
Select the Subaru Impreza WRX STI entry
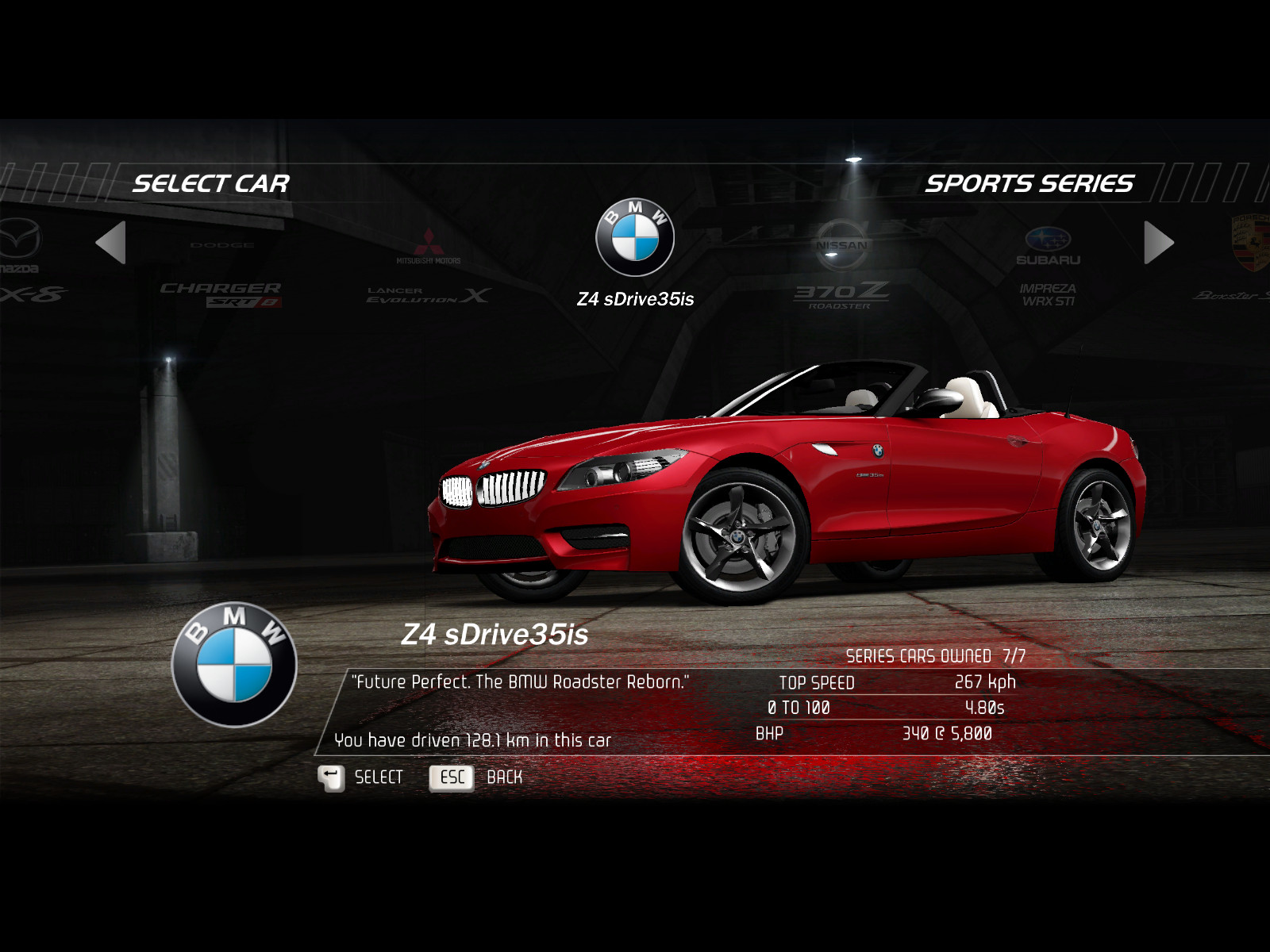pos(1048,266)
